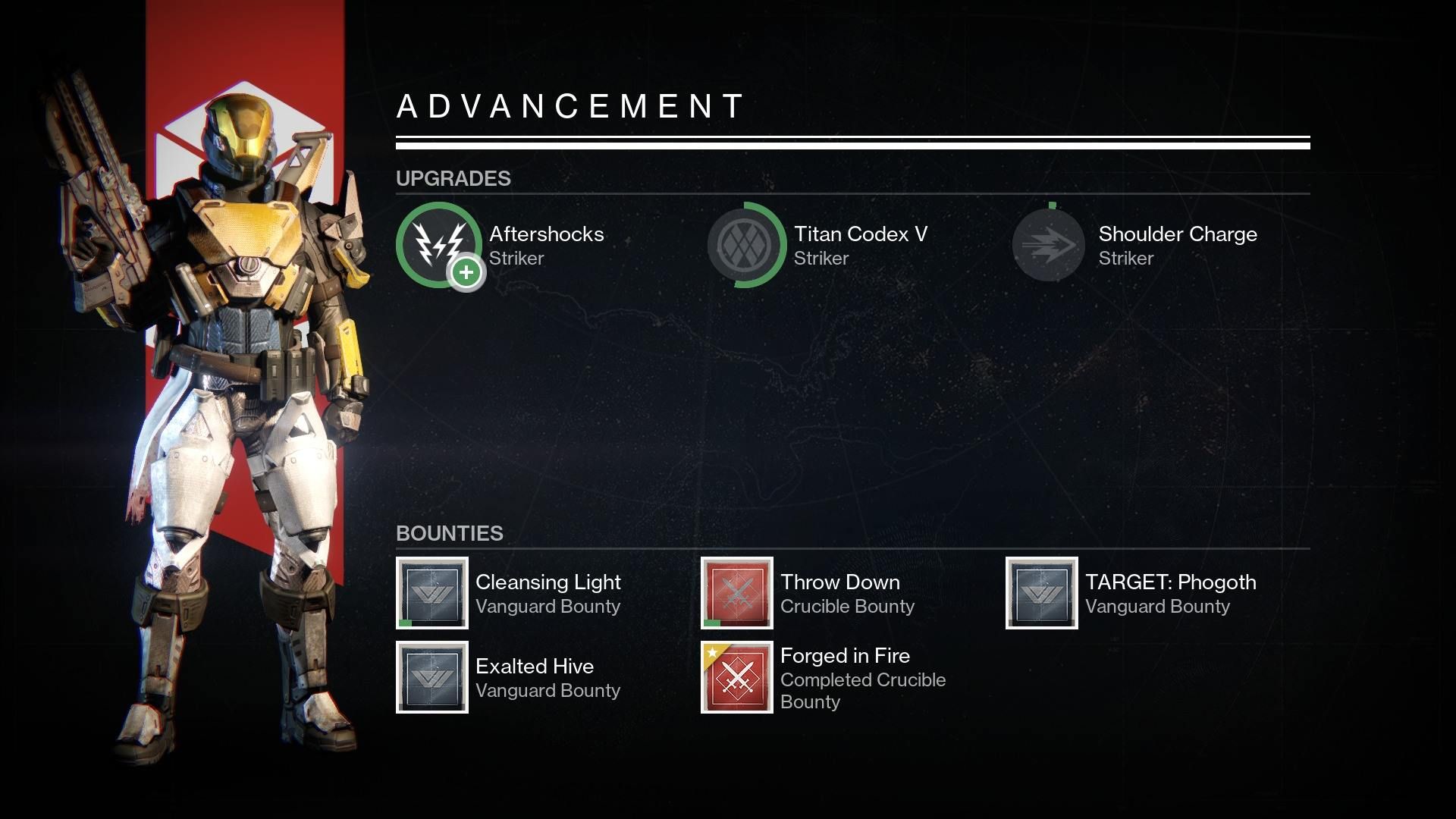Expand the BOUNTIES section
The width and height of the screenshot is (1456, 819).
[x=449, y=533]
